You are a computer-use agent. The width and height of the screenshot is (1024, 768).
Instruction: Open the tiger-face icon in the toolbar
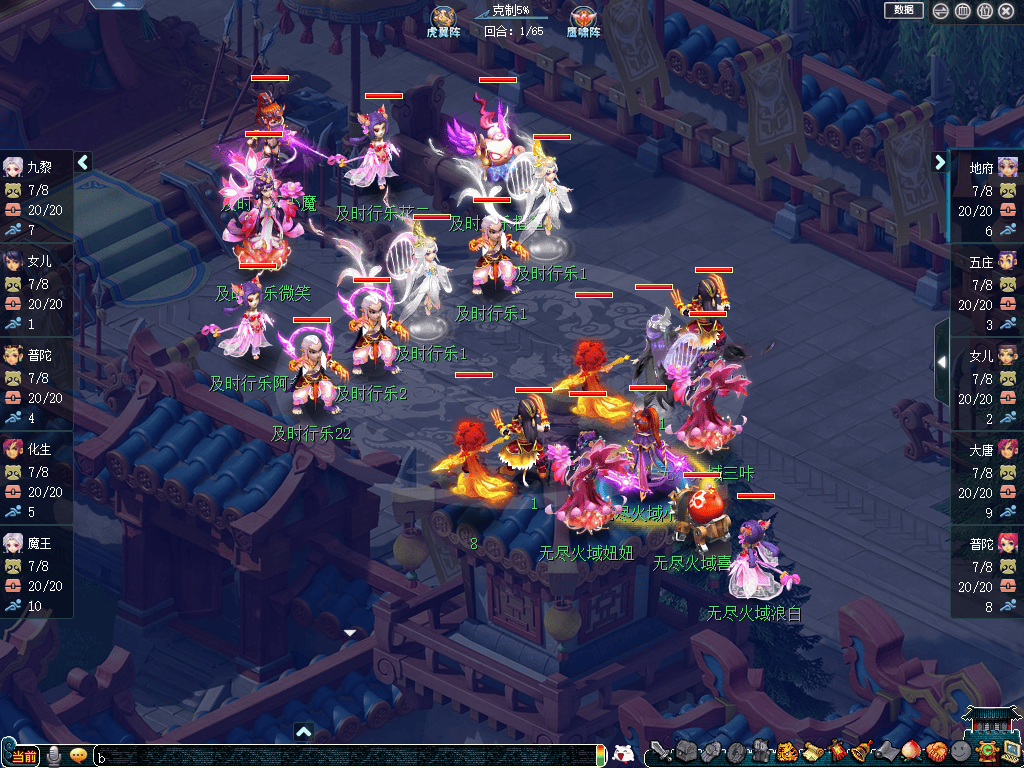point(787,752)
